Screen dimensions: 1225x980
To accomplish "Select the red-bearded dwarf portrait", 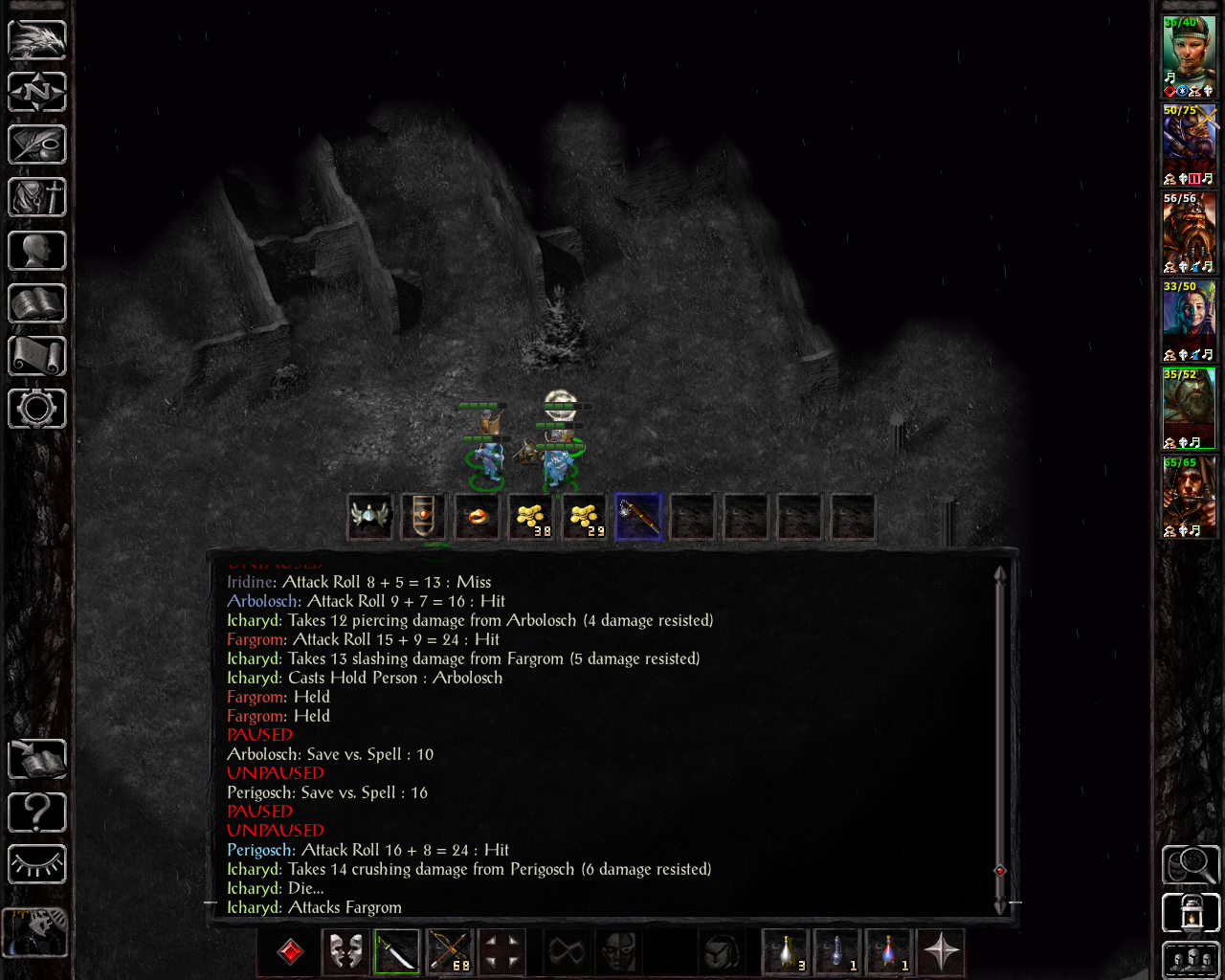I will tap(1189, 232).
